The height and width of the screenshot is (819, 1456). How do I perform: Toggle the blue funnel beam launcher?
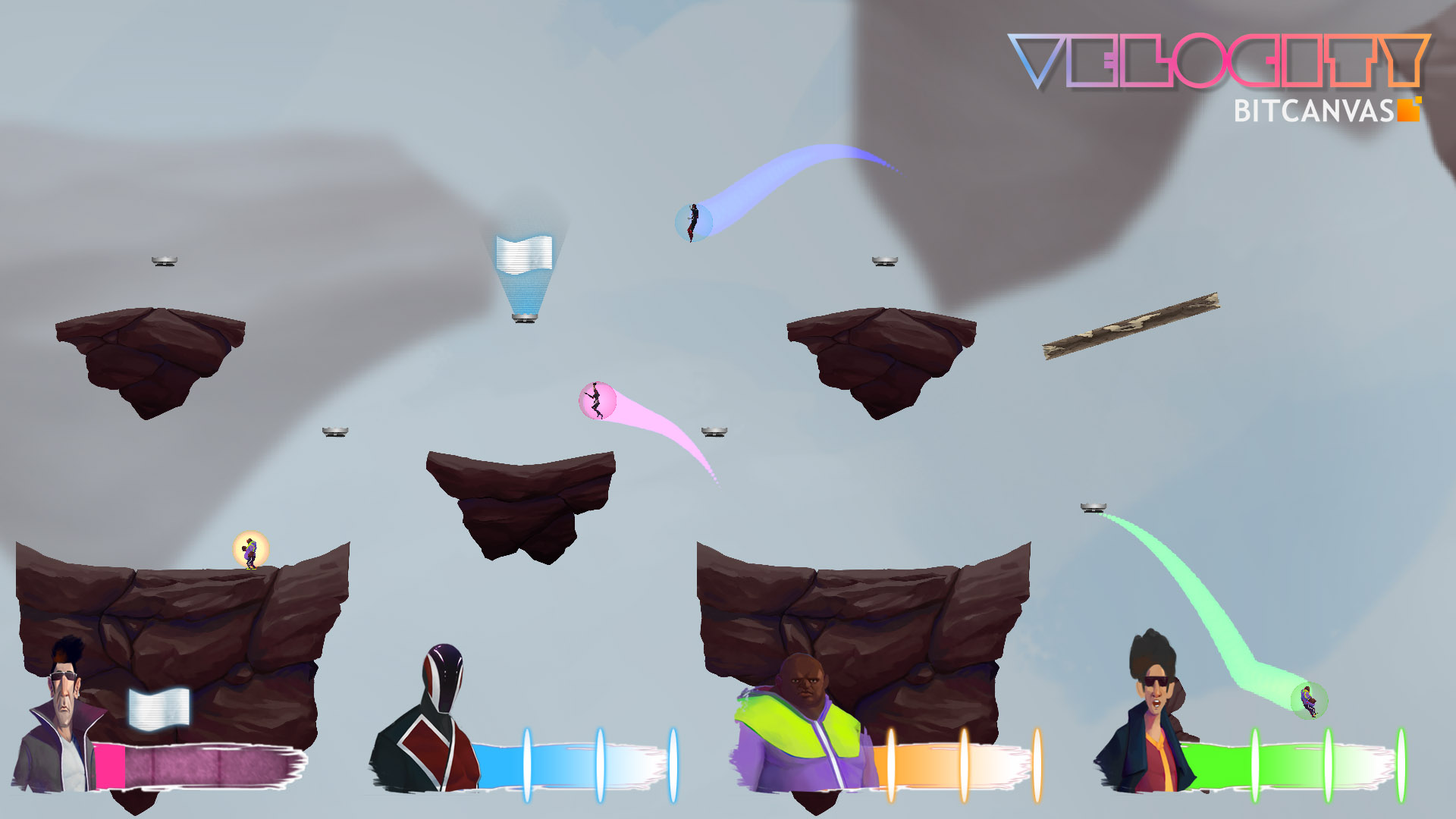tap(524, 318)
